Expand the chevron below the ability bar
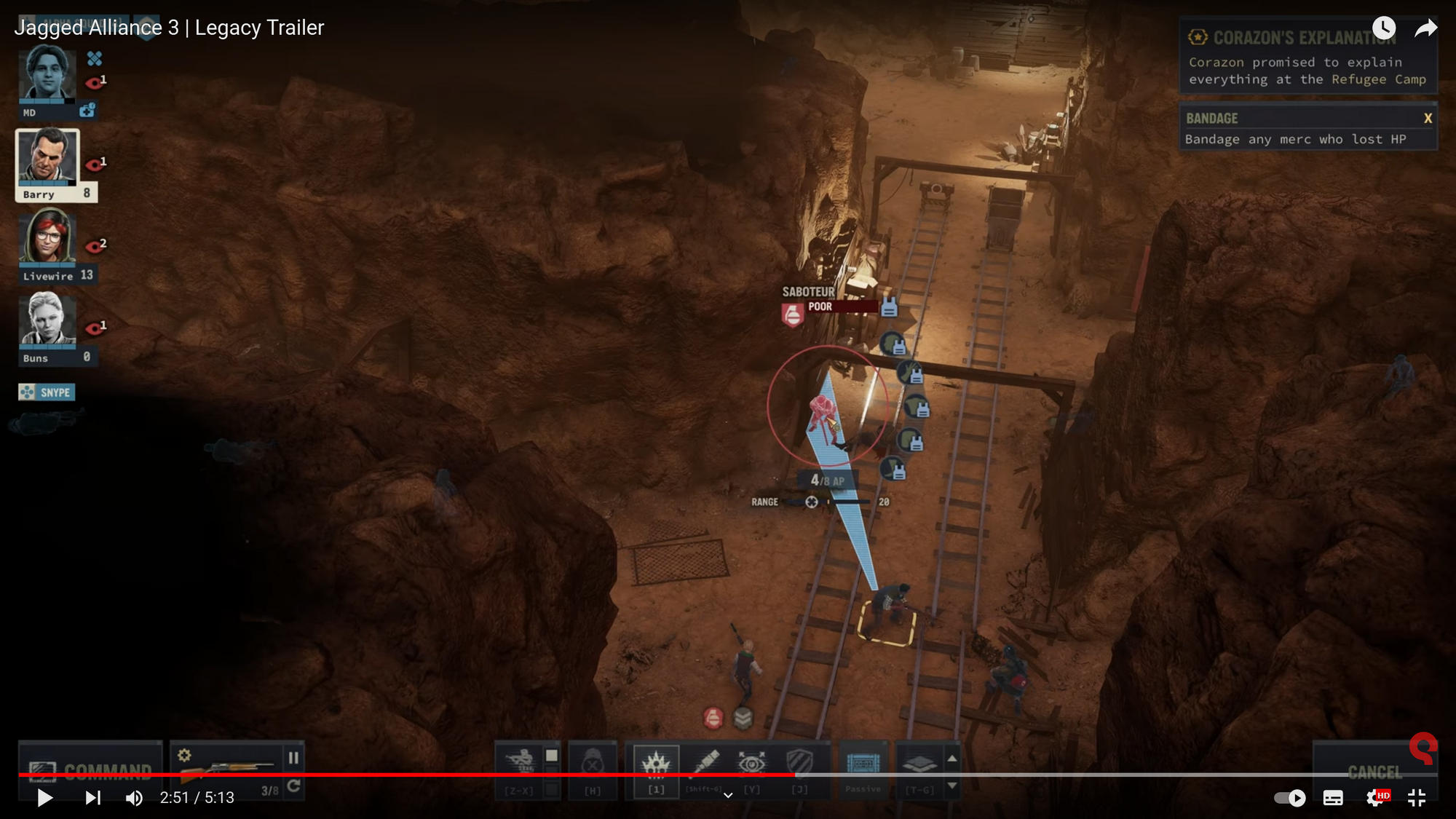1456x819 pixels. tap(728, 795)
